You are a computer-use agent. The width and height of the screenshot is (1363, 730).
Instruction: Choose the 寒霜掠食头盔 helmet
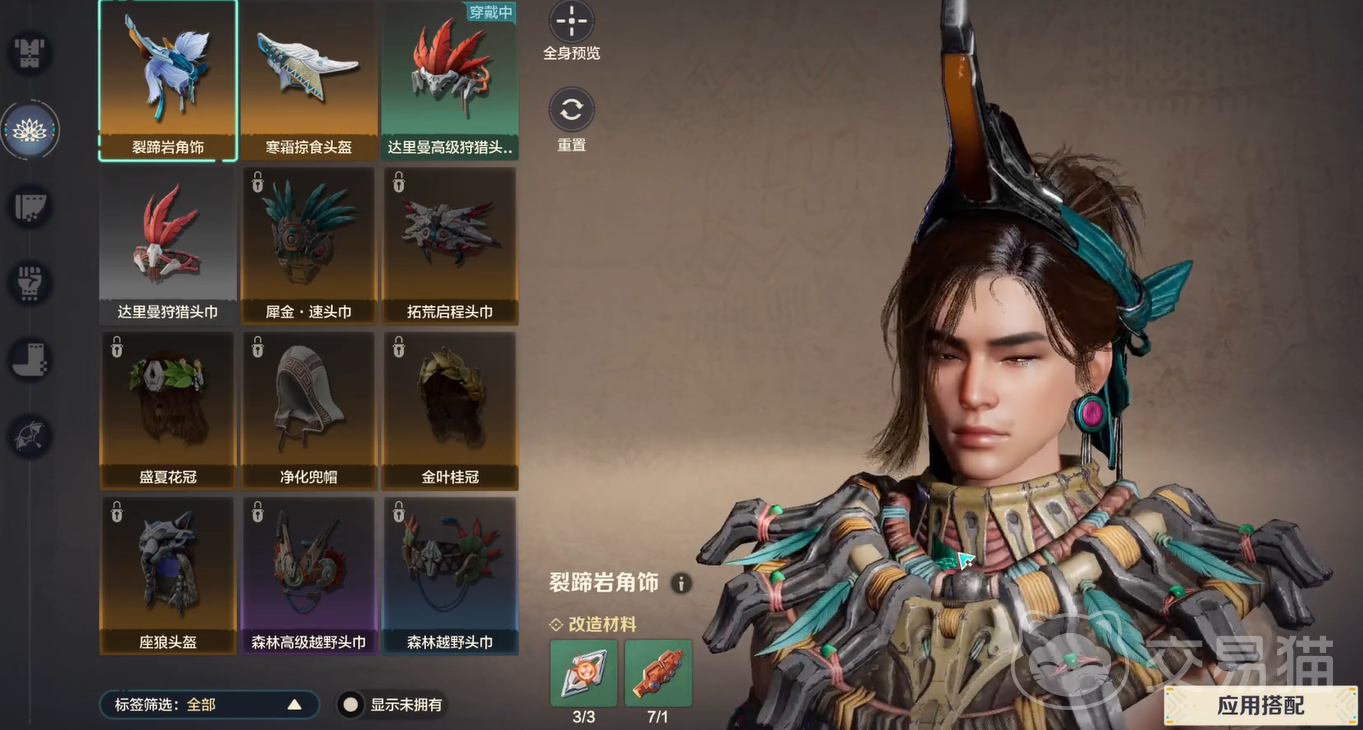[309, 80]
